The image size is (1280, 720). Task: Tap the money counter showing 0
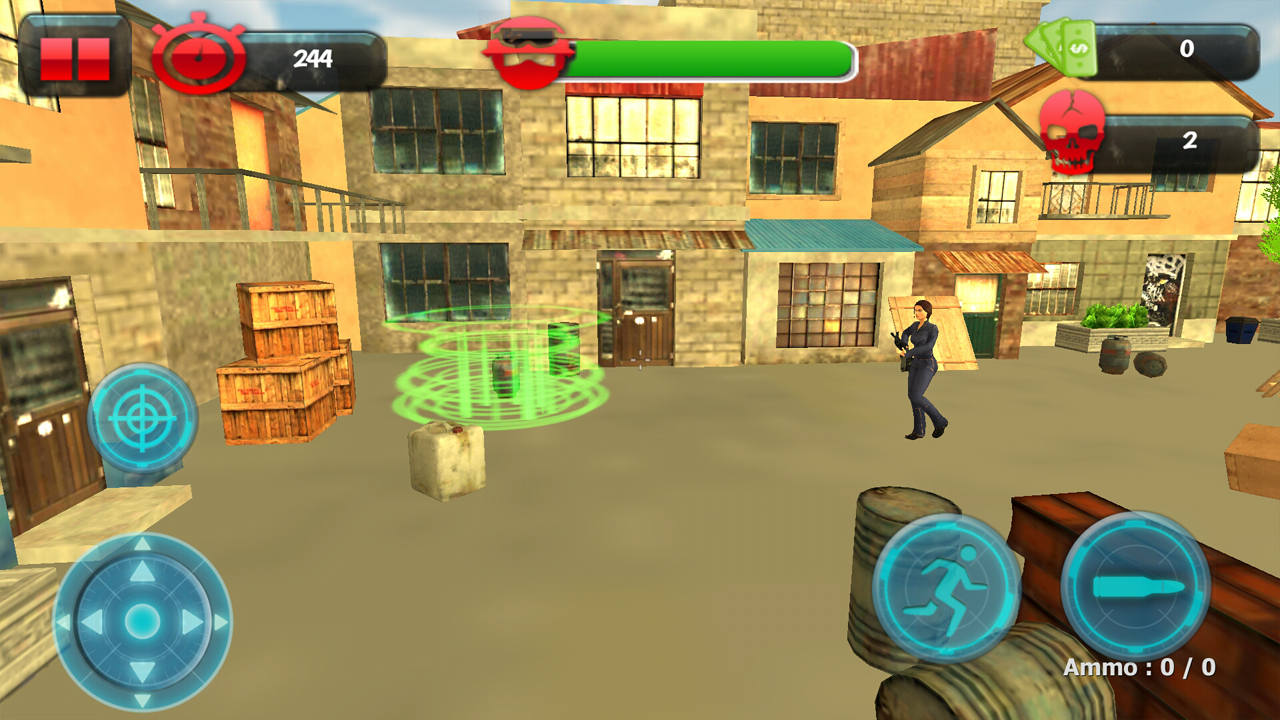point(1185,47)
